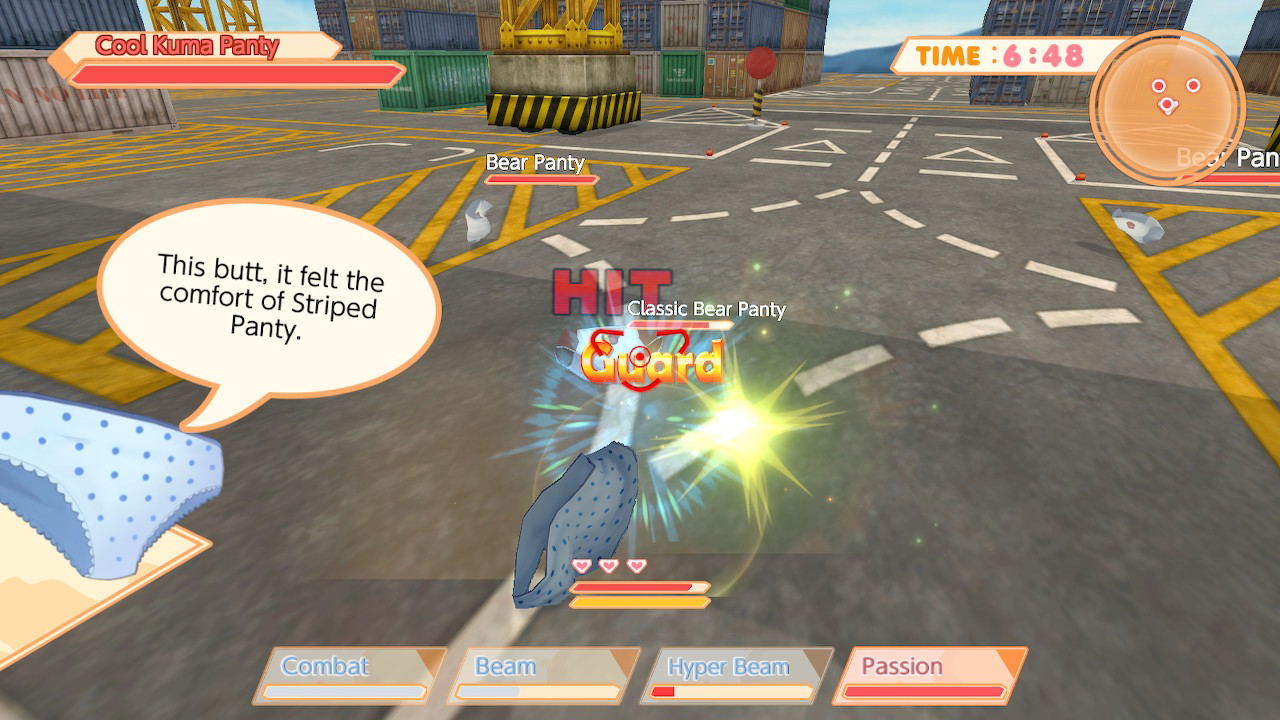Choose the Hyper Beam ability
The height and width of the screenshot is (720, 1280).
pyautogui.click(x=736, y=676)
